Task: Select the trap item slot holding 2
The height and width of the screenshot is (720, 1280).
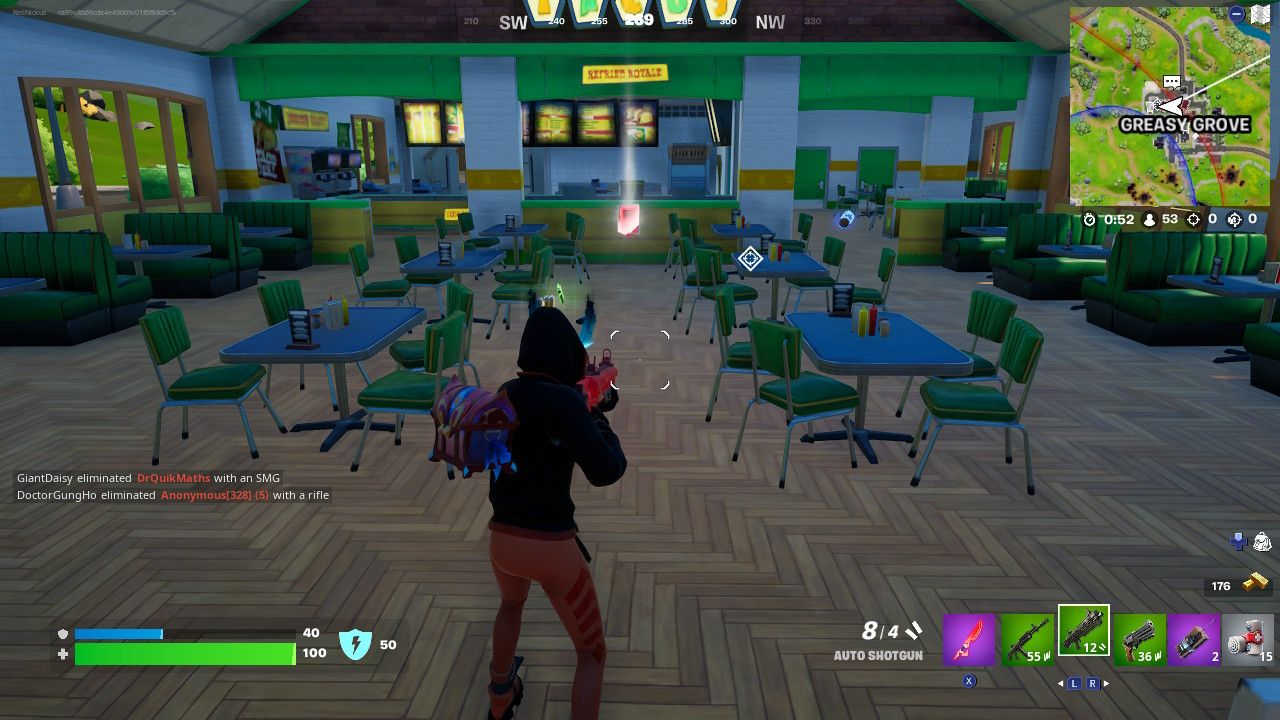Action: [1194, 637]
